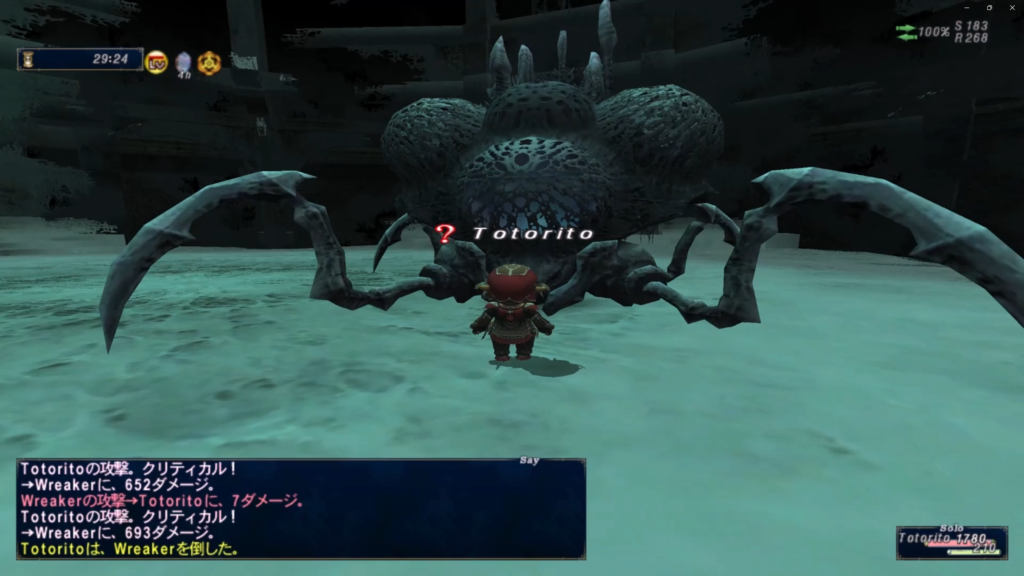Image resolution: width=1024 pixels, height=576 pixels.
Task: Open the chat log window
Action: pos(301,509)
